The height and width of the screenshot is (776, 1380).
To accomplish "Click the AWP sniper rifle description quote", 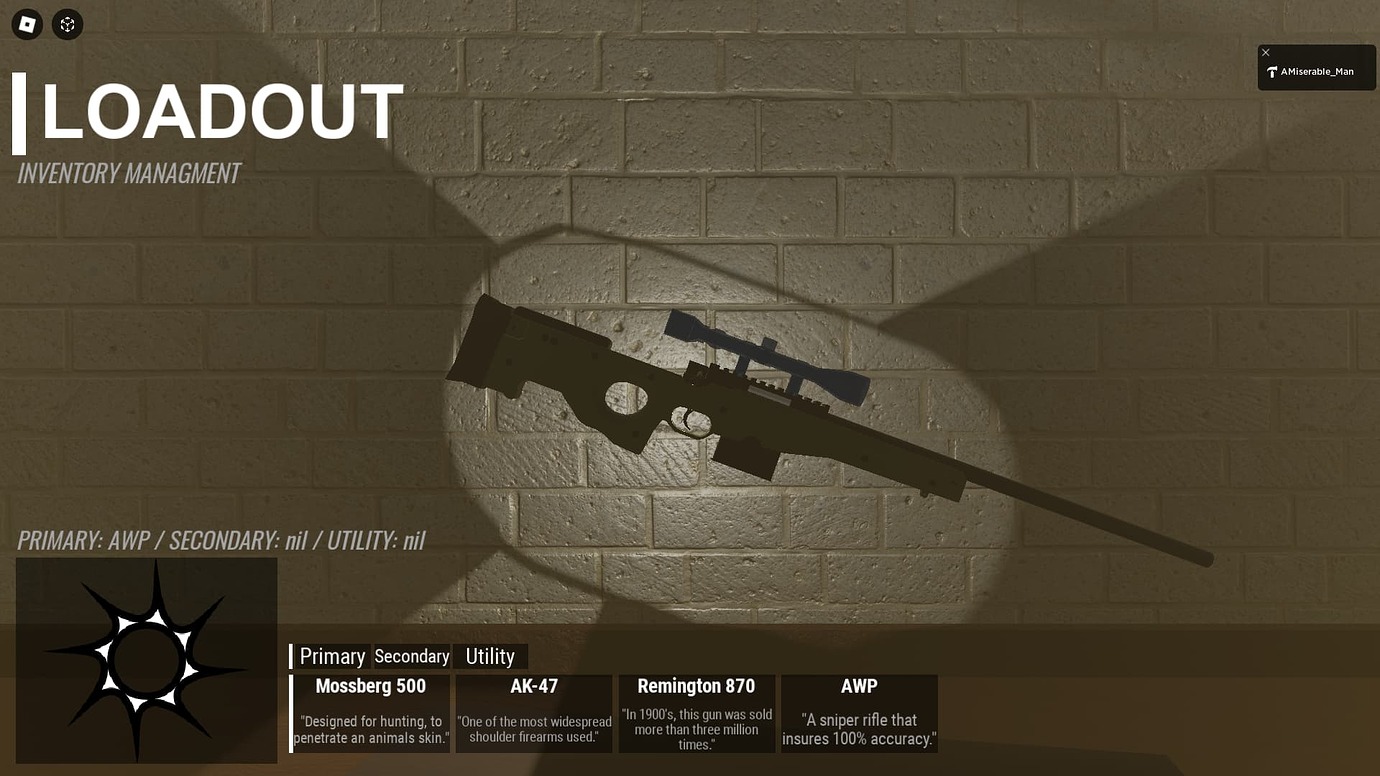I will pyautogui.click(x=858, y=729).
